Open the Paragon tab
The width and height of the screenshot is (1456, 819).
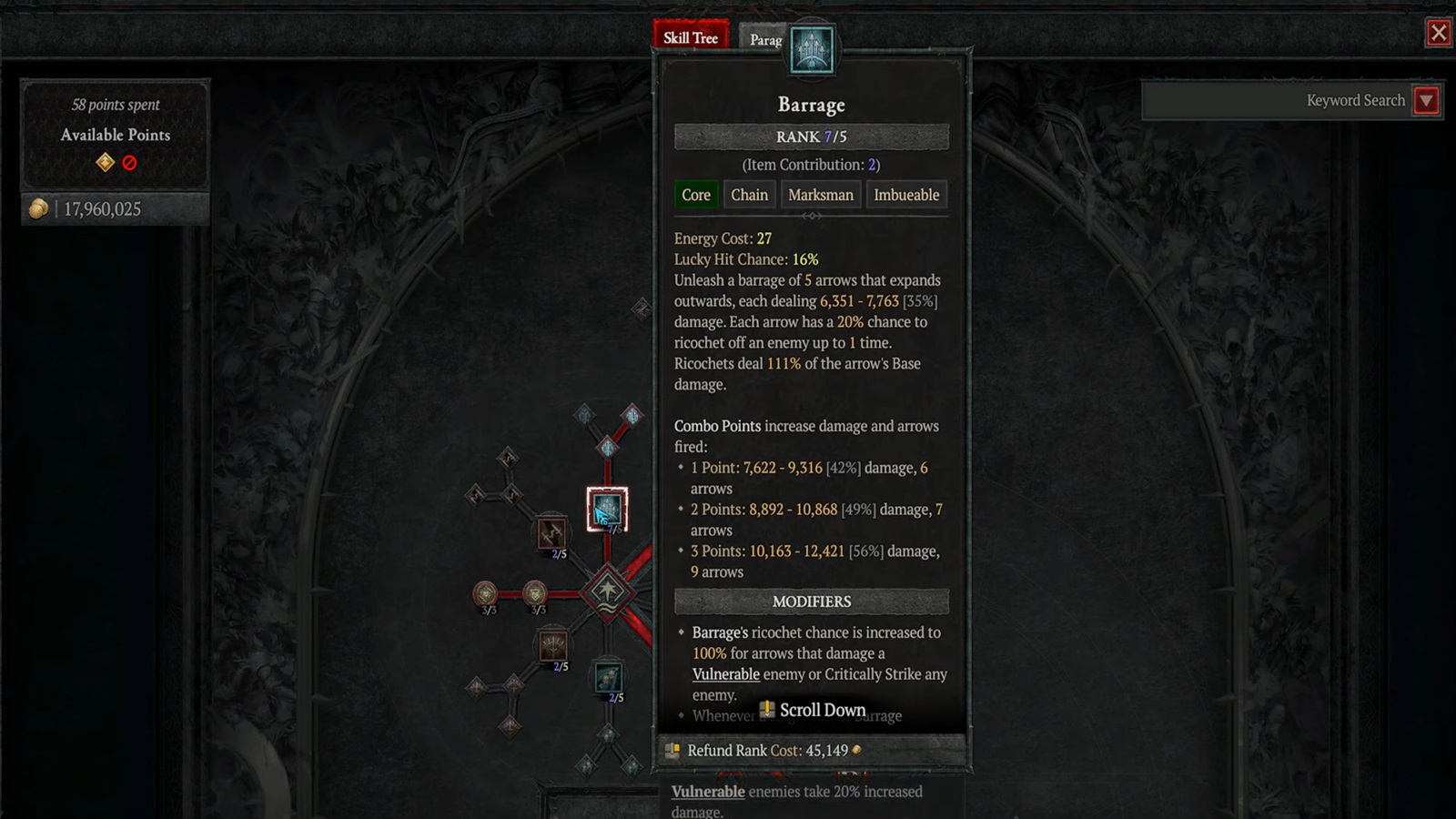pyautogui.click(x=764, y=39)
